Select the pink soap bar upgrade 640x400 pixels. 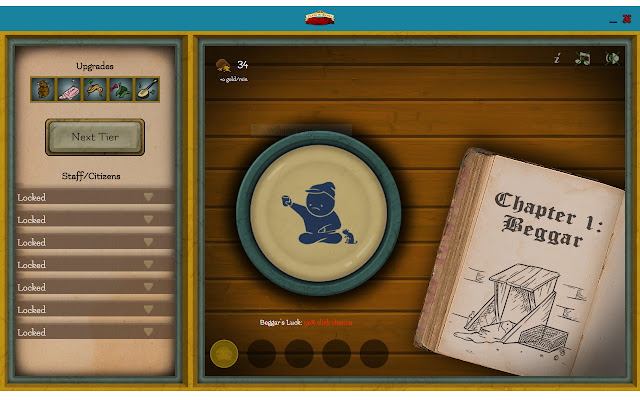(x=69, y=89)
